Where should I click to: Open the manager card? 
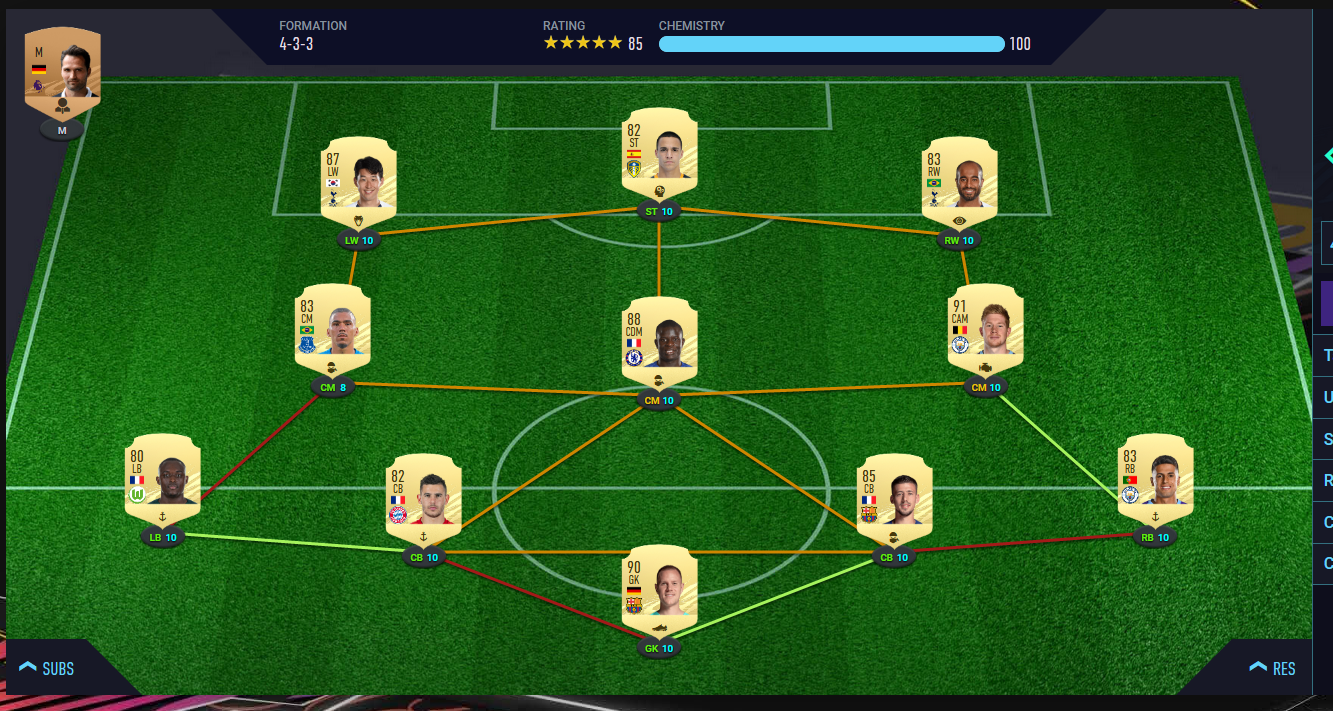click(x=62, y=72)
